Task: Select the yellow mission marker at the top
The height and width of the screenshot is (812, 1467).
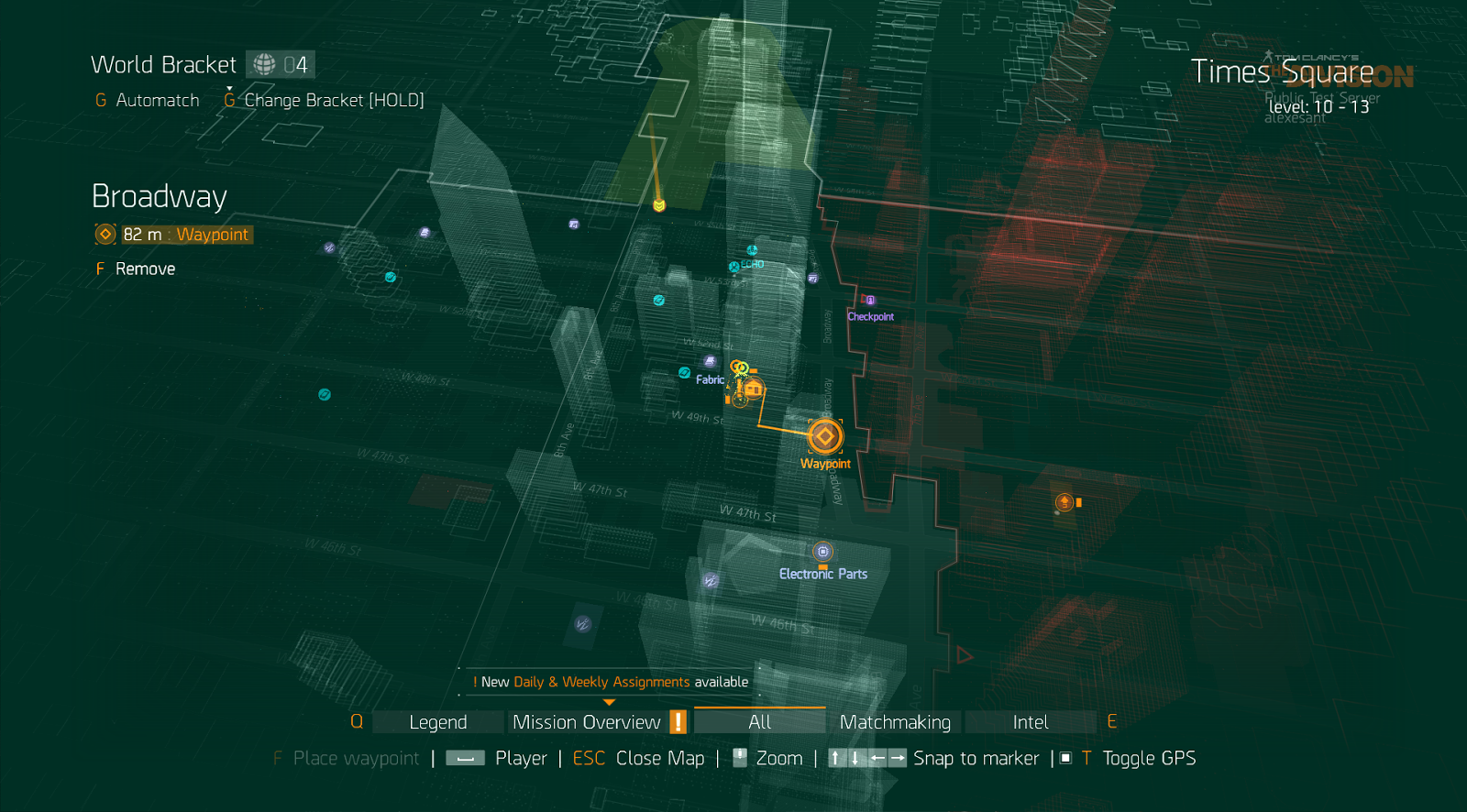Action: point(658,206)
